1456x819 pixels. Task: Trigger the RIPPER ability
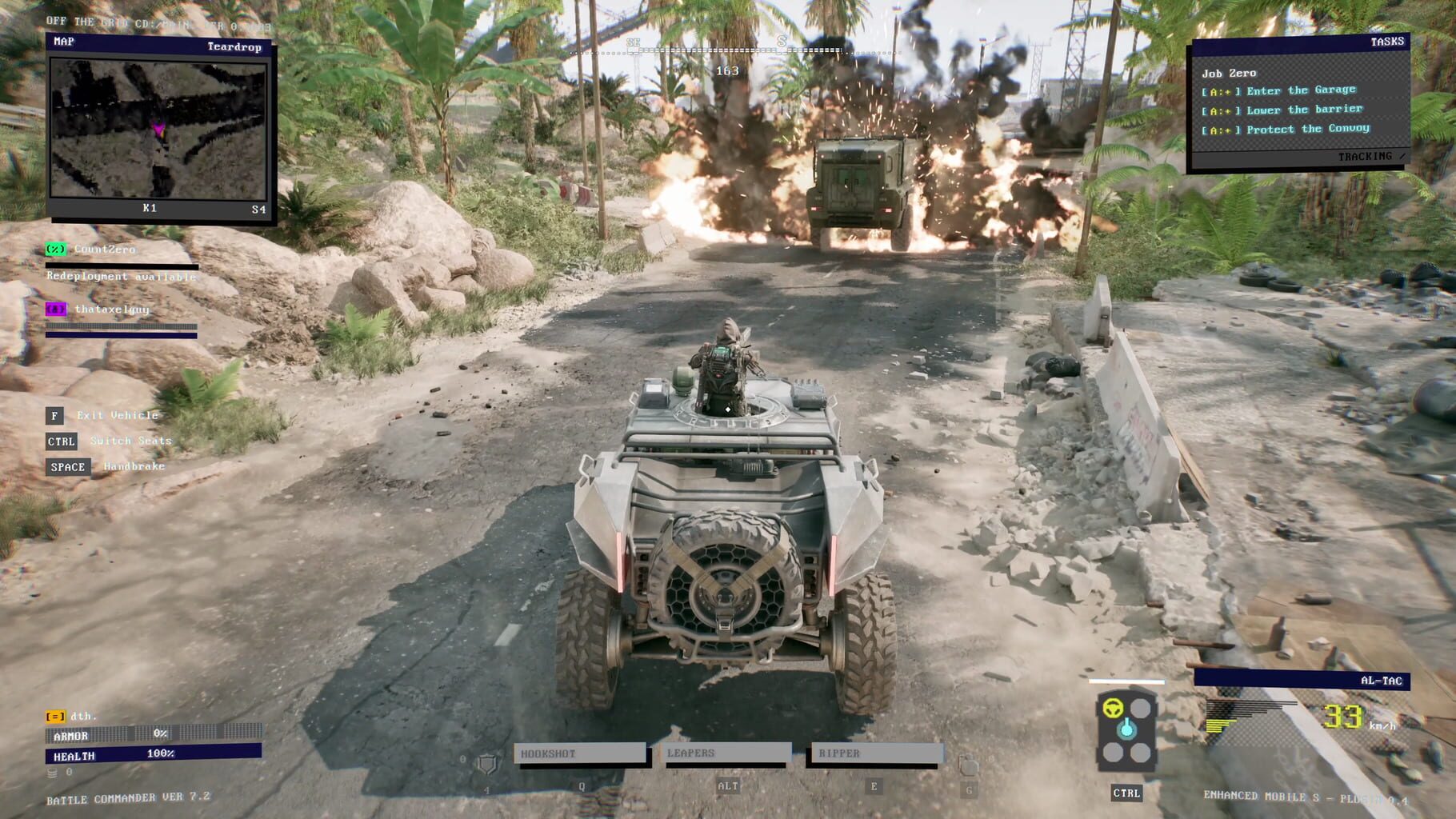click(878, 752)
